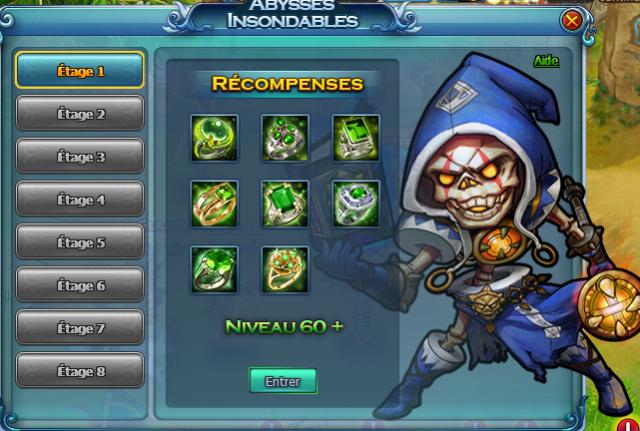
Task: Open the Étage 8 floor
Action: tap(80, 371)
